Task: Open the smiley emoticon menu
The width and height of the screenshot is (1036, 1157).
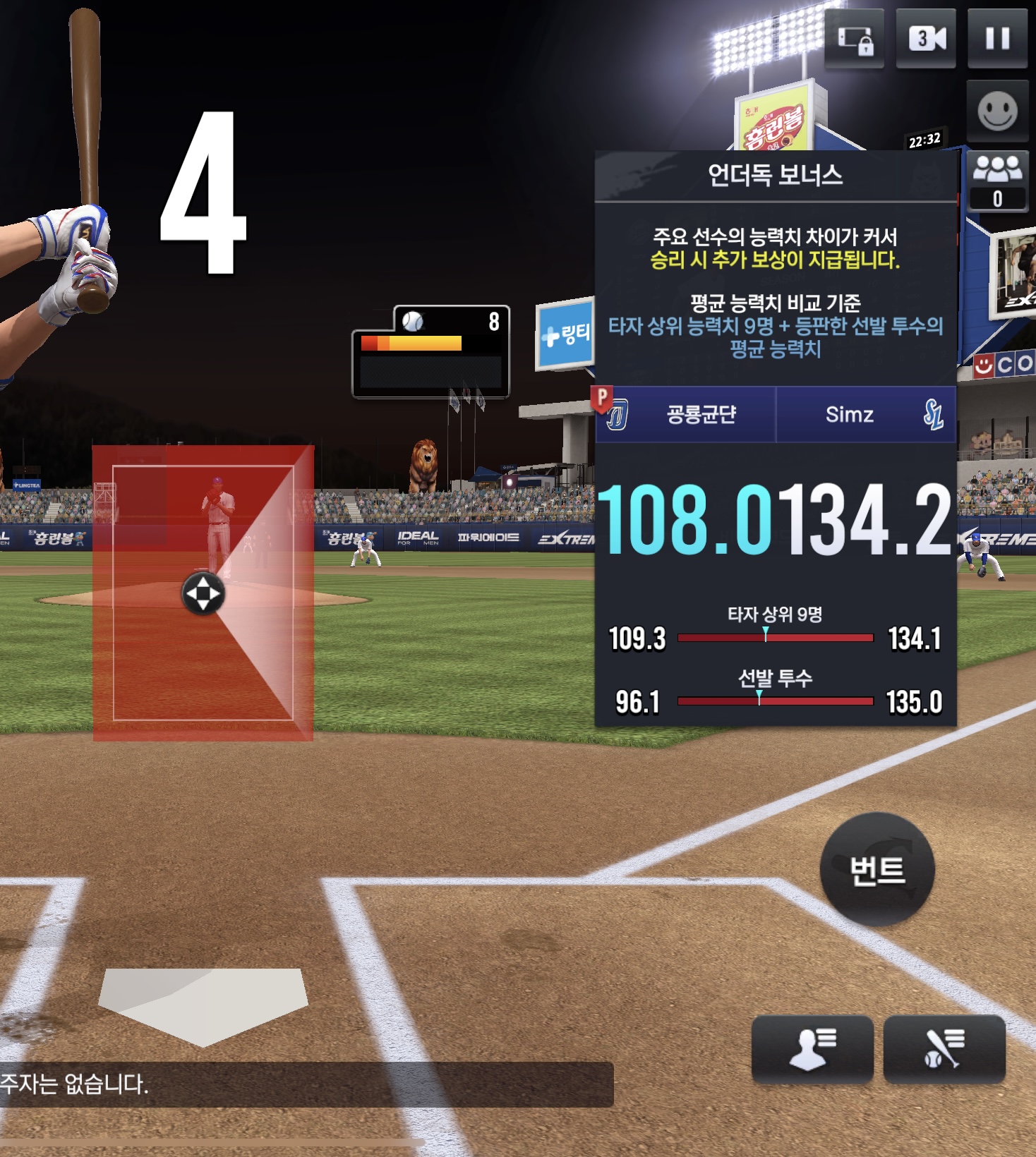Action: pos(997,111)
